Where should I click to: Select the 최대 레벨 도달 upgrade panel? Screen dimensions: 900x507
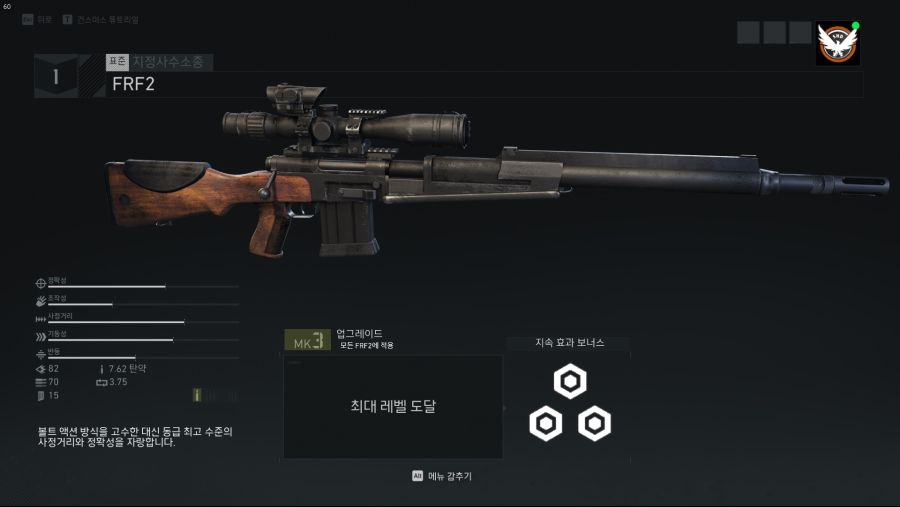click(392, 406)
